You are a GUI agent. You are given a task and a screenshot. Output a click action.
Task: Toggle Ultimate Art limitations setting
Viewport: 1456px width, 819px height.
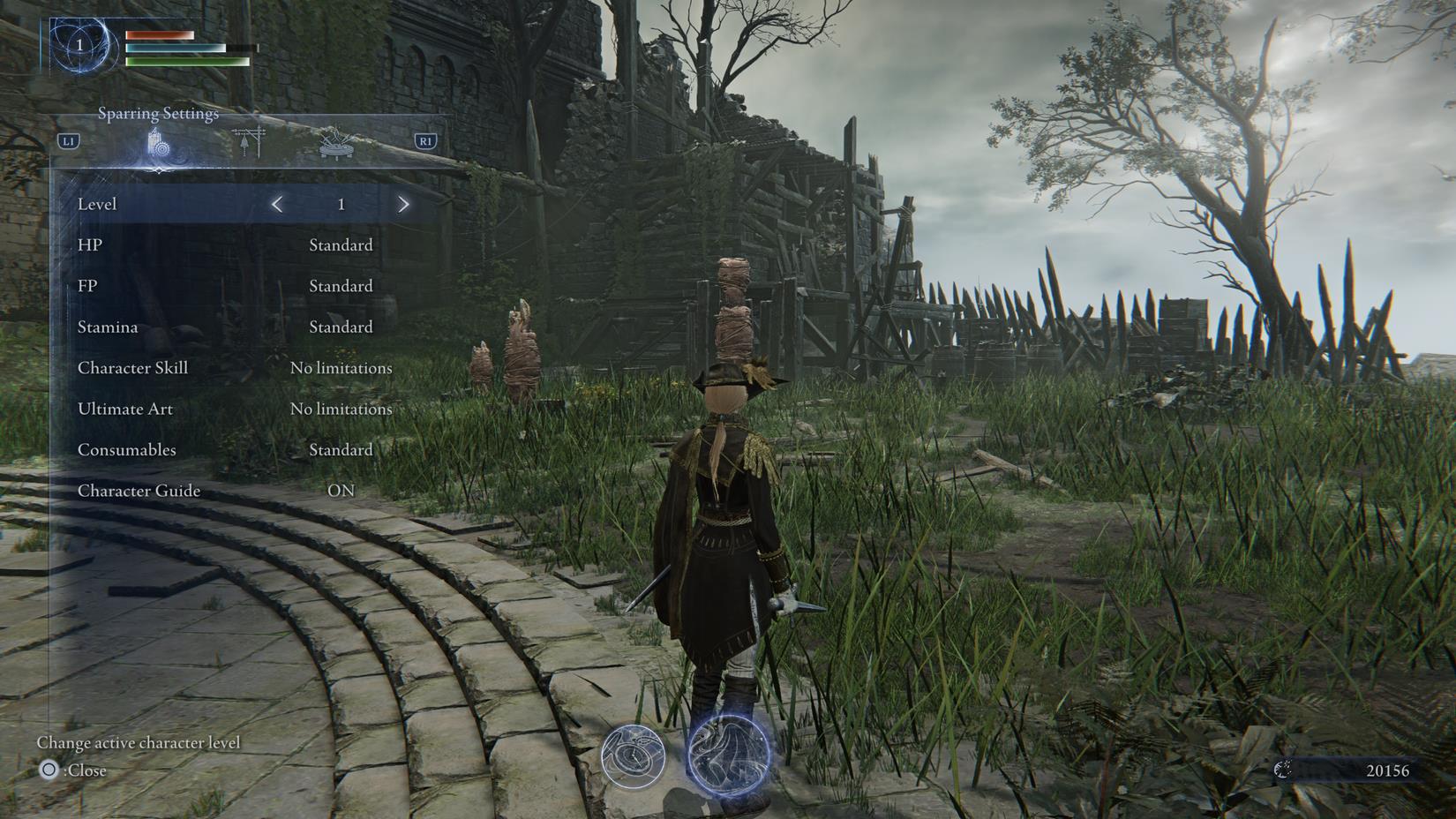[342, 409]
